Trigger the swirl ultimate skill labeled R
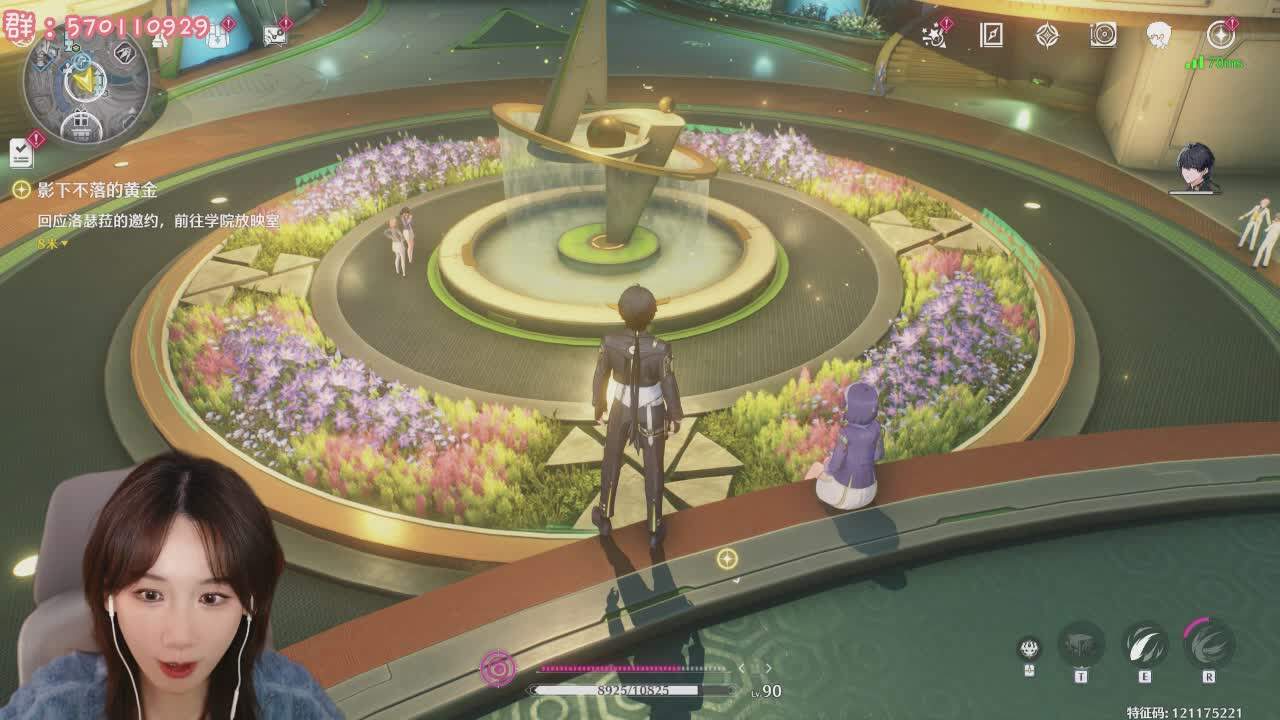 pos(1208,642)
